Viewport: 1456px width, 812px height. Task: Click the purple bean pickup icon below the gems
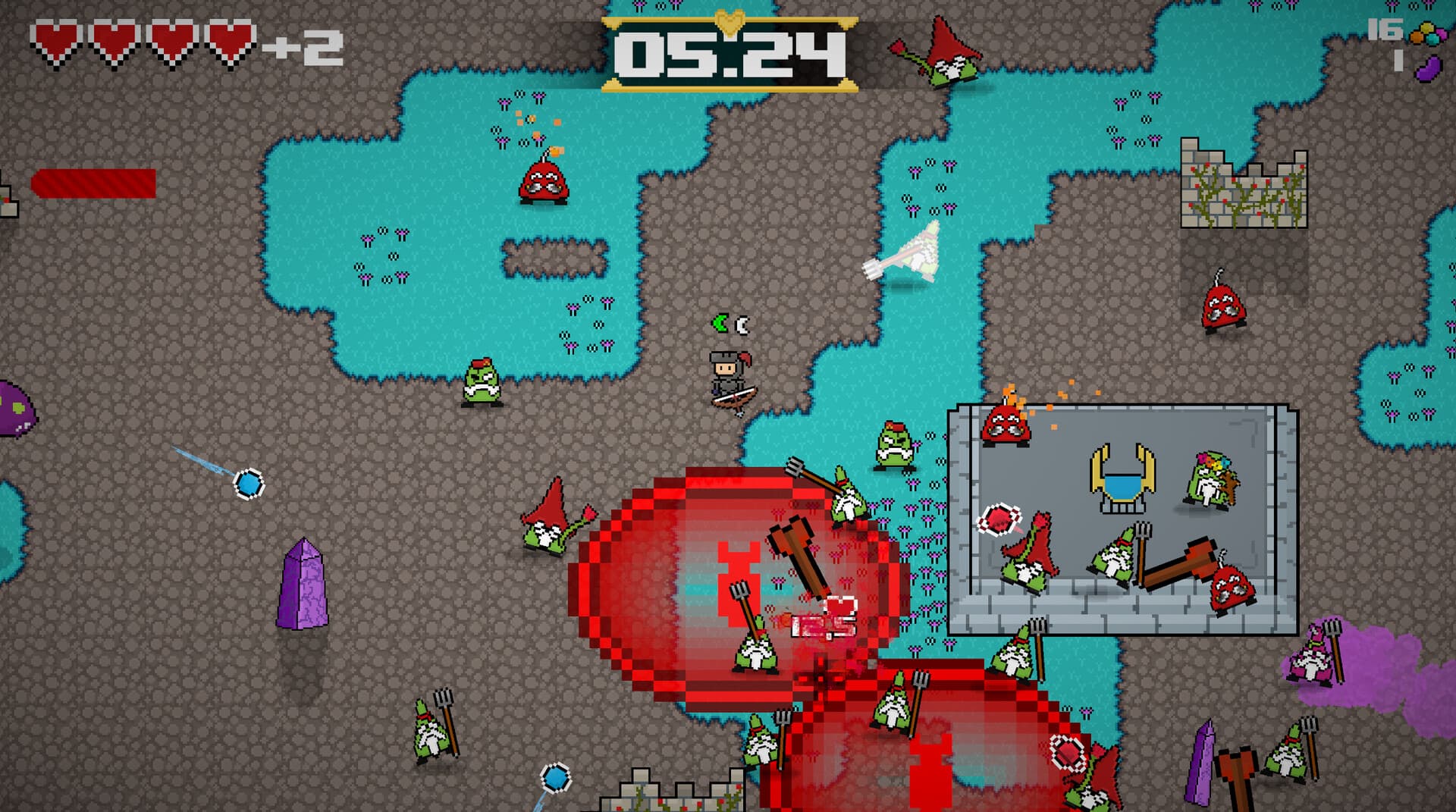click(x=1430, y=67)
